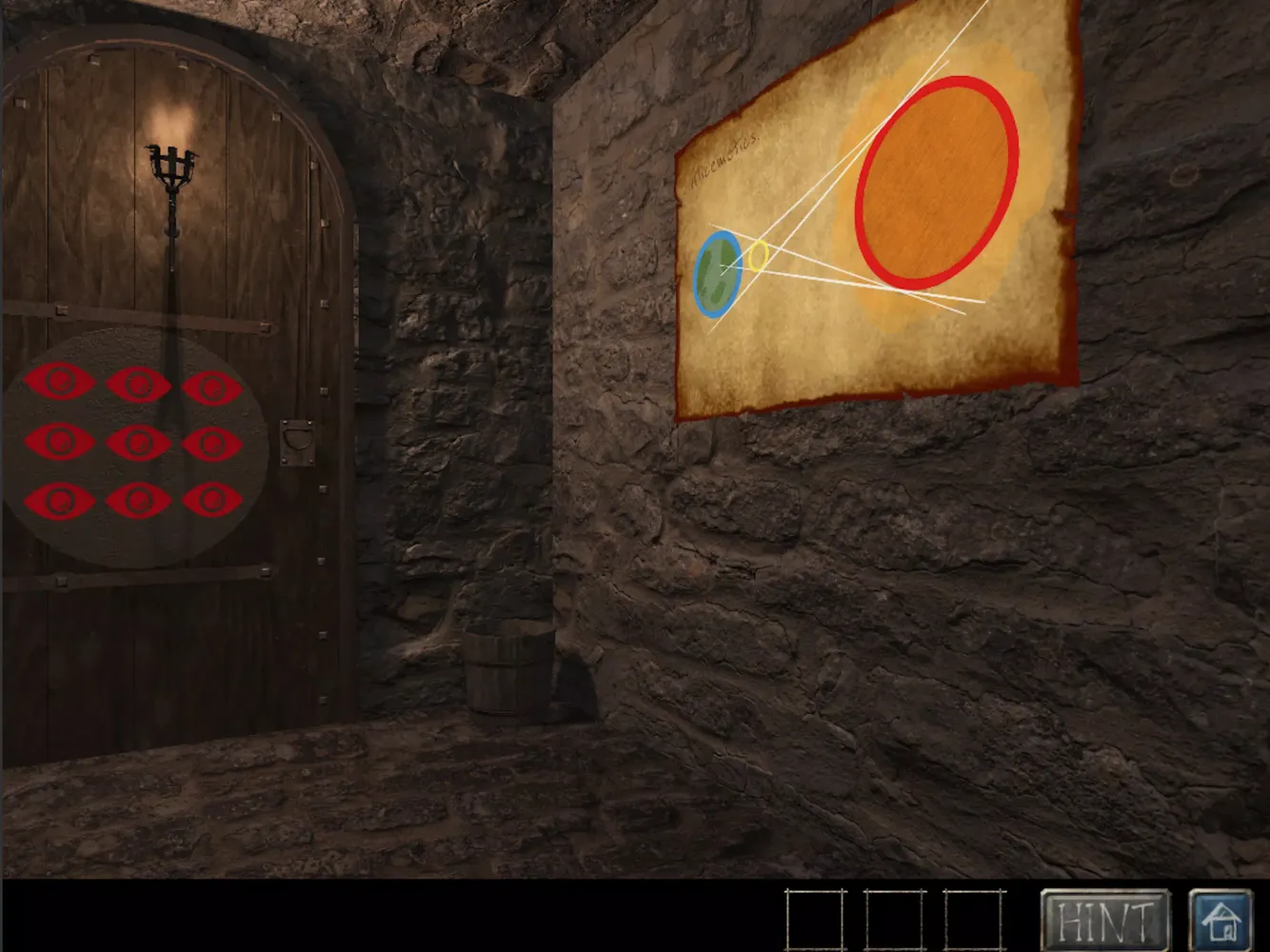Toggle the bottom-right red eye symbol
The width and height of the screenshot is (1270, 952).
[x=212, y=498]
